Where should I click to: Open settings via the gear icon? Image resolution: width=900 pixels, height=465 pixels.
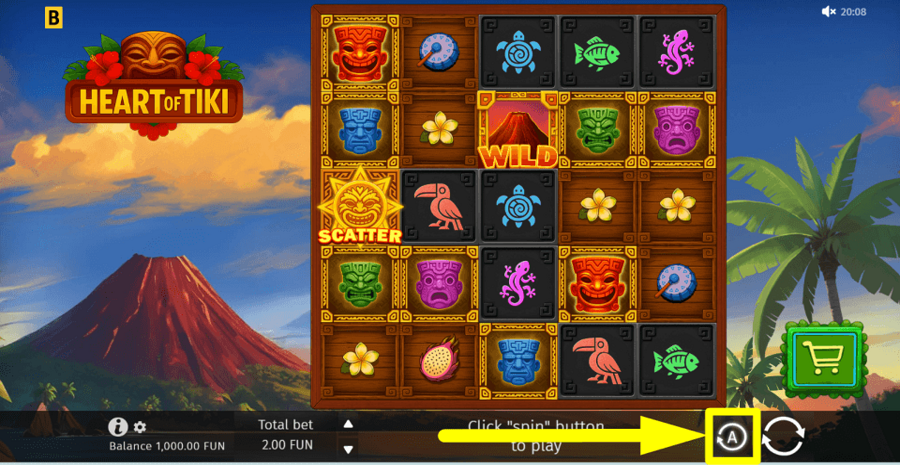coord(140,427)
